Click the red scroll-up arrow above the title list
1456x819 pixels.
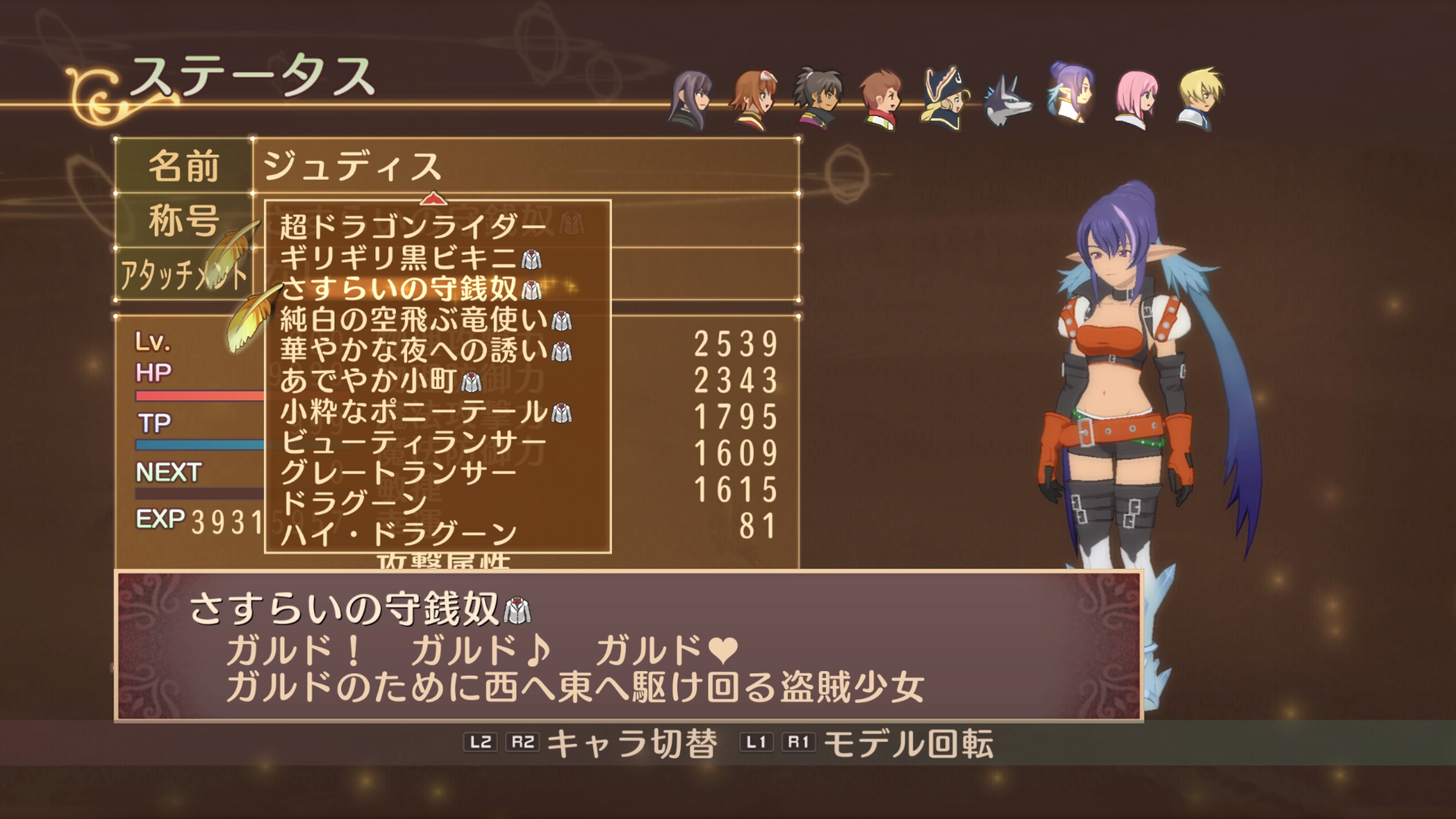click(433, 198)
